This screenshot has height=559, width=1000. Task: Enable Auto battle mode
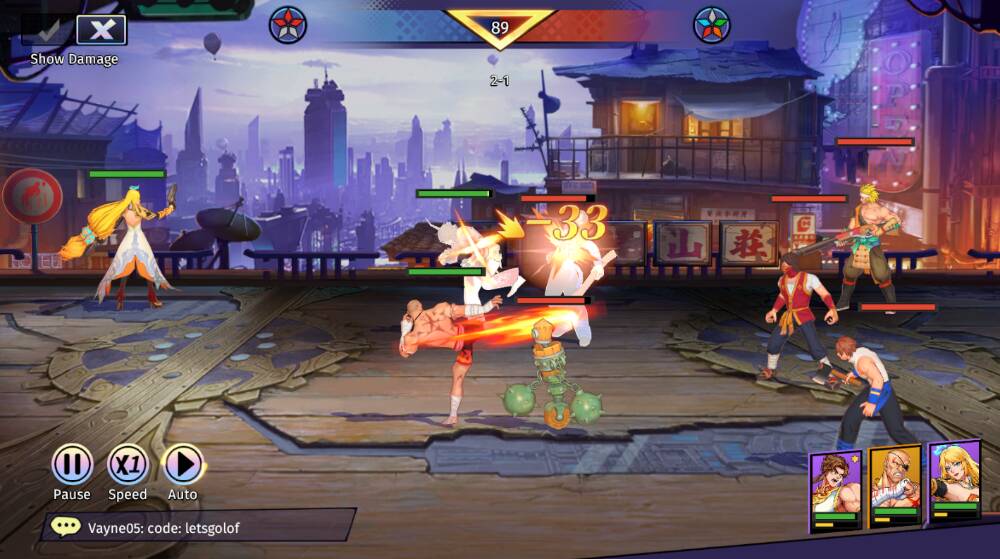182,465
